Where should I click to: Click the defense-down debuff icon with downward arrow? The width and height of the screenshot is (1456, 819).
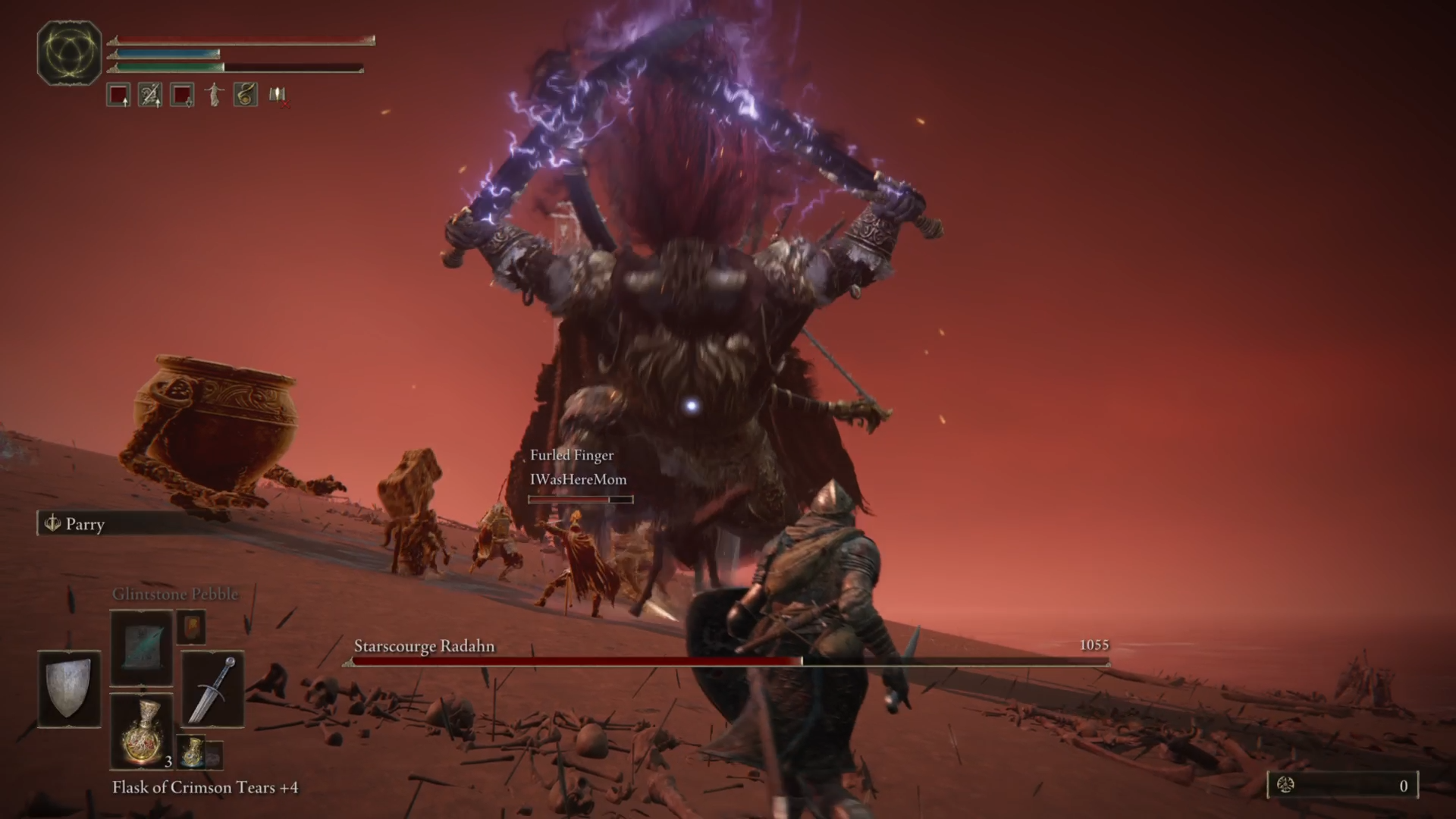[x=180, y=95]
